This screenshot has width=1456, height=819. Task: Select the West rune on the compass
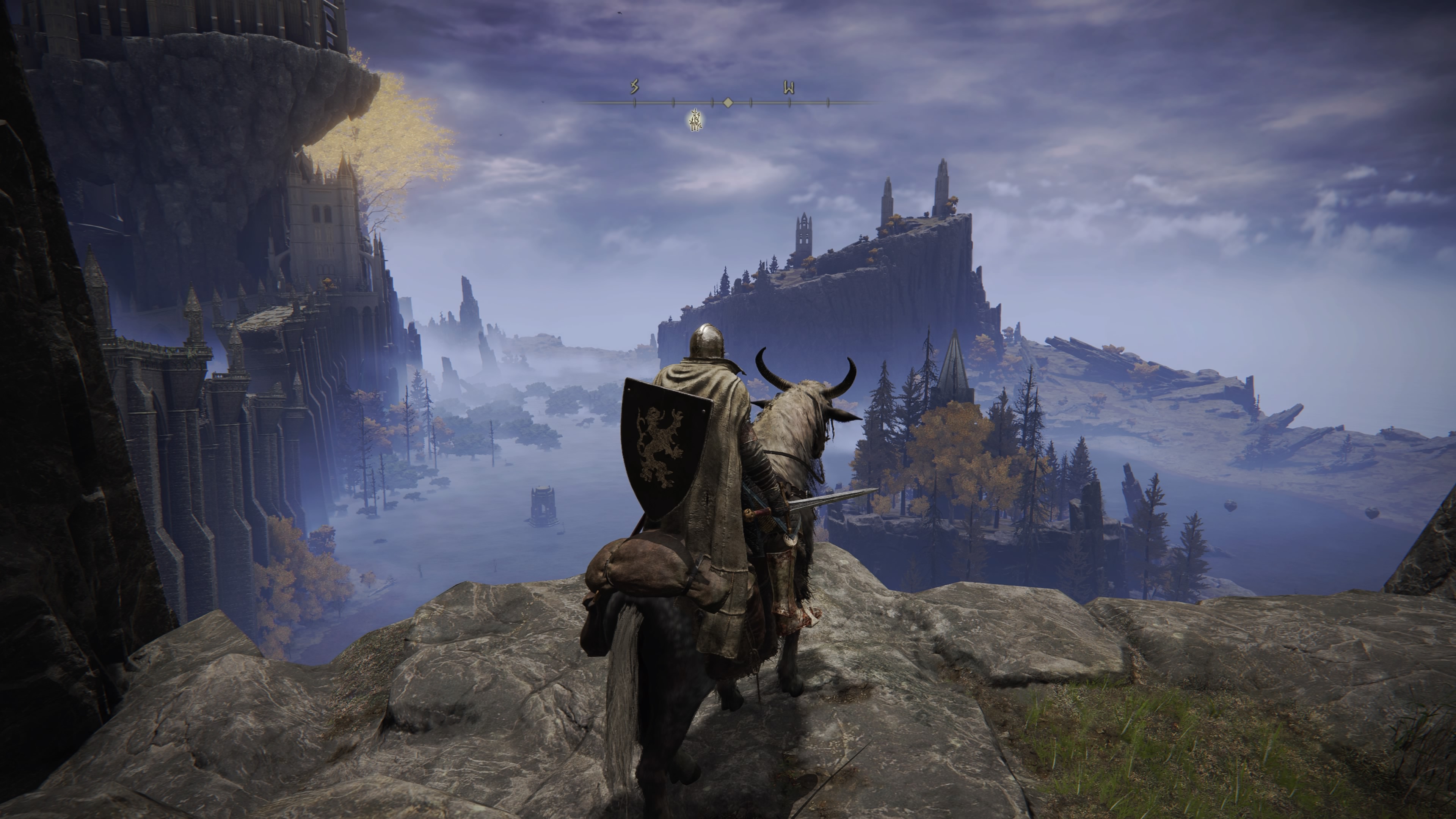click(x=789, y=88)
